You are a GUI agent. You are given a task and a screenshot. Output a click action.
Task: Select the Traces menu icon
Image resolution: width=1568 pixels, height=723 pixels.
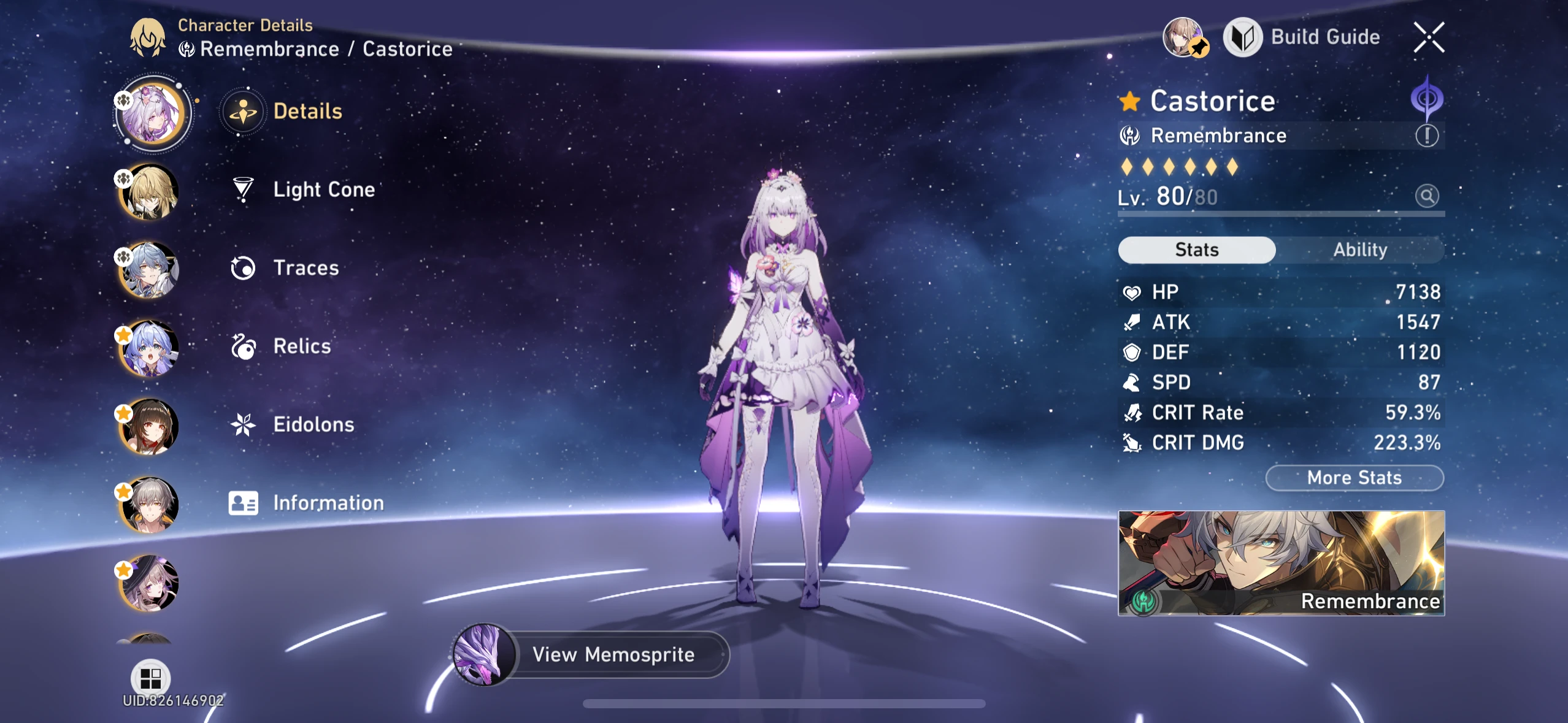click(x=244, y=267)
